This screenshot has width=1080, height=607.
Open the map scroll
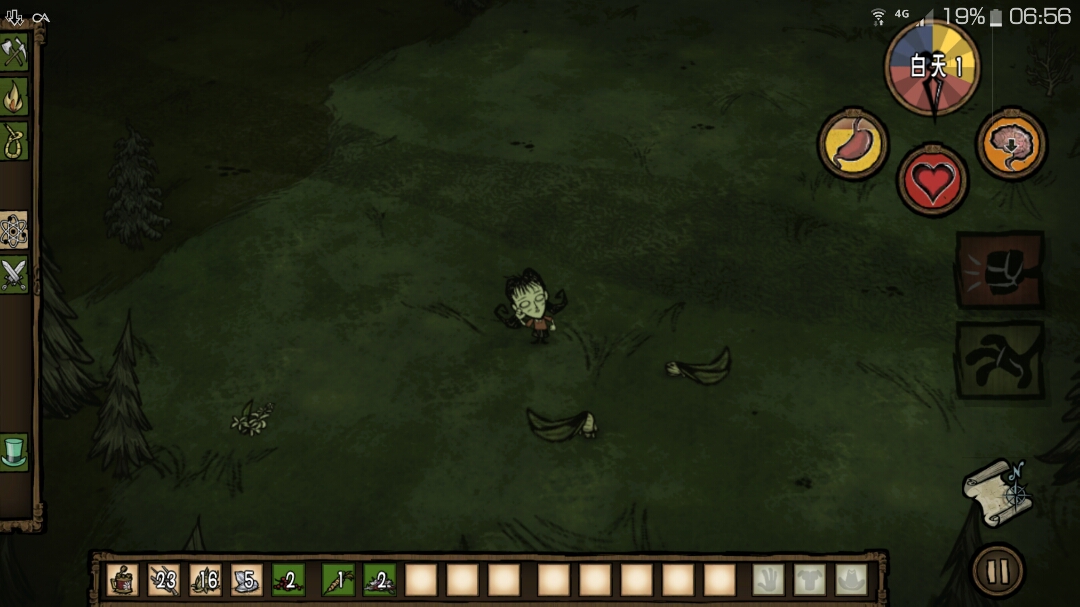tap(998, 492)
